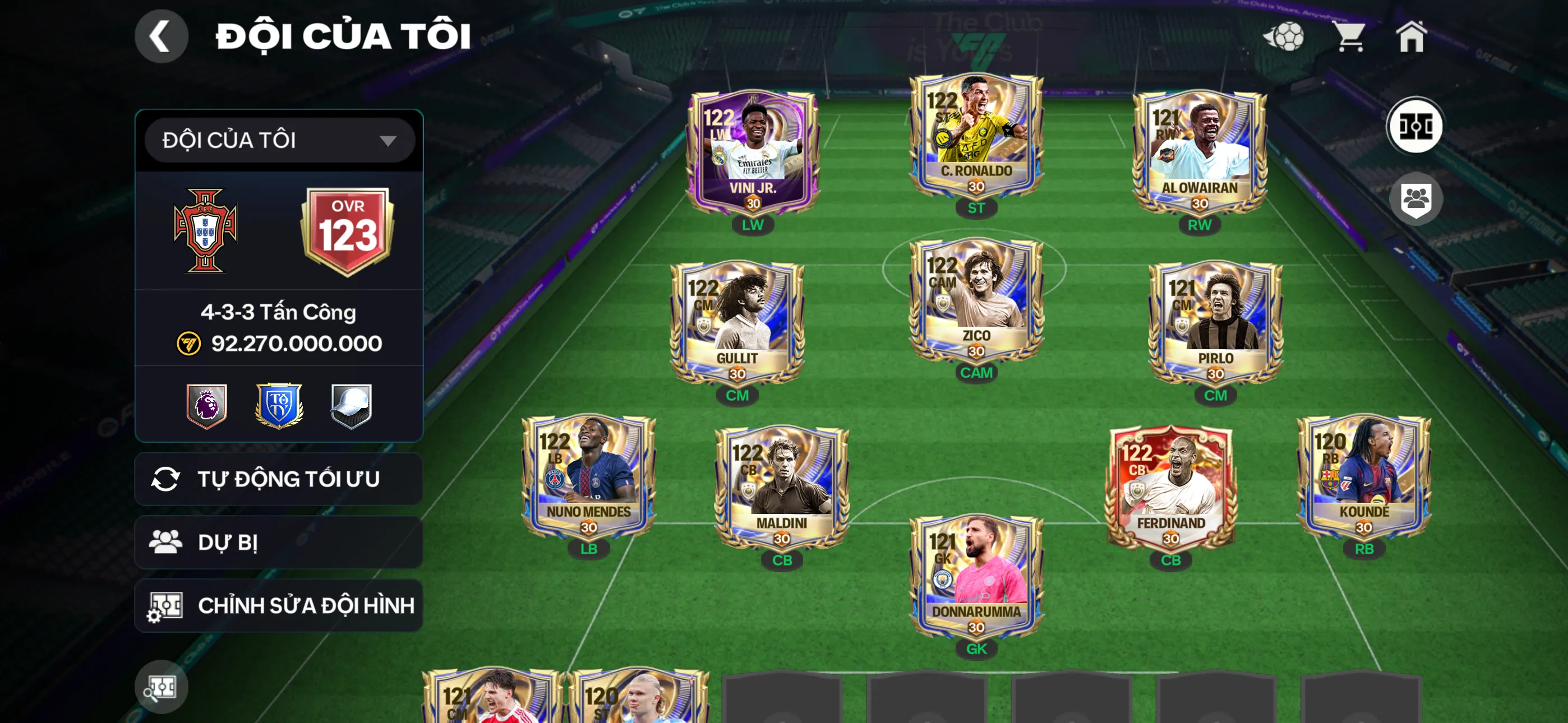Tap the TỰ ĐỘNG TỐI ƯU button

coord(279,479)
